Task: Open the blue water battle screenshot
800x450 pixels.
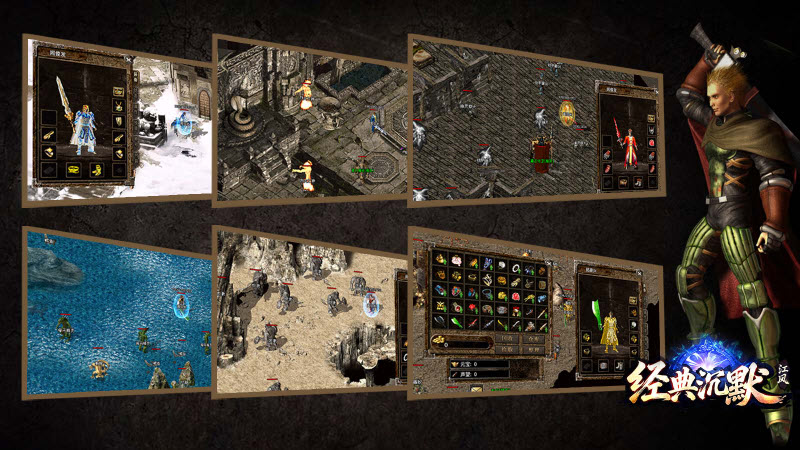Action: [117, 310]
